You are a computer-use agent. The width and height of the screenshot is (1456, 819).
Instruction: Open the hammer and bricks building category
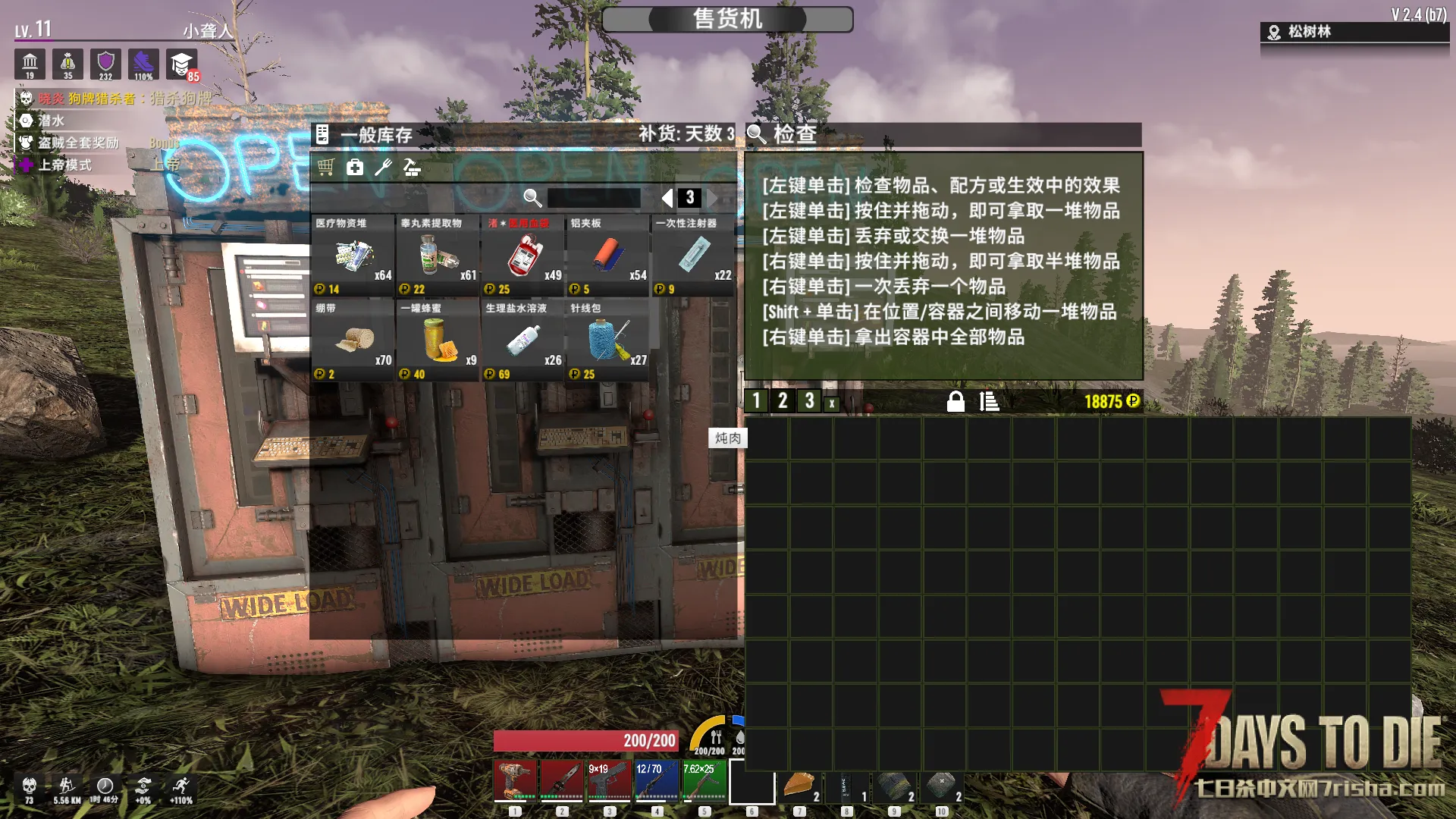(412, 168)
